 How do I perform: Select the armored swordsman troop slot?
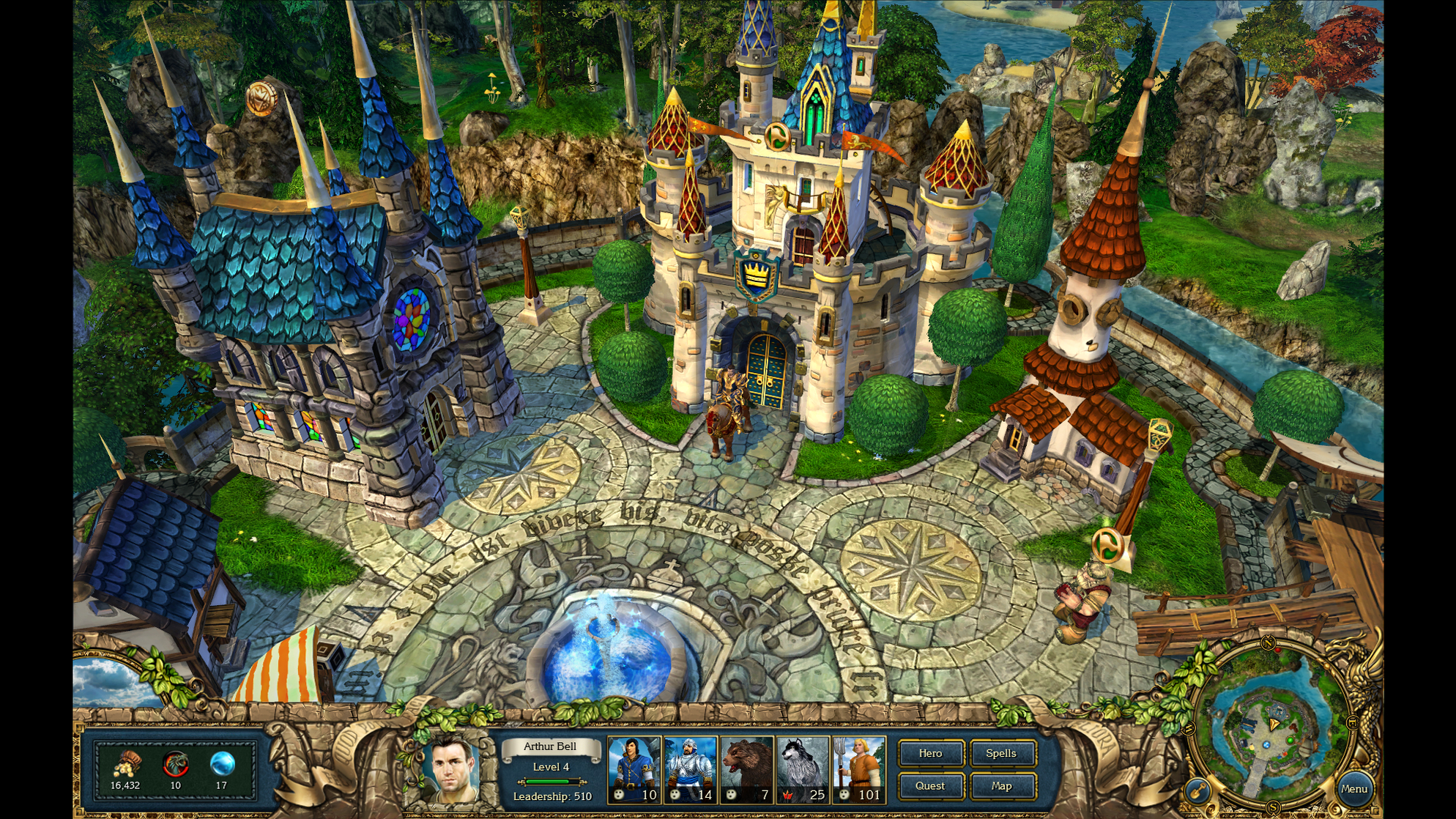pyautogui.click(x=690, y=769)
